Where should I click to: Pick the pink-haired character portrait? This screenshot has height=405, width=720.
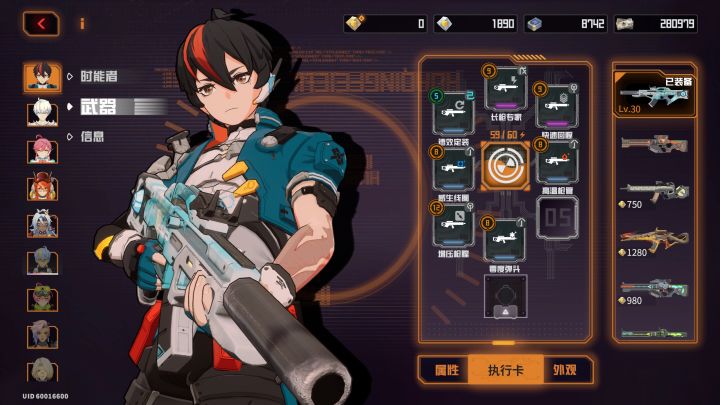pyautogui.click(x=41, y=150)
